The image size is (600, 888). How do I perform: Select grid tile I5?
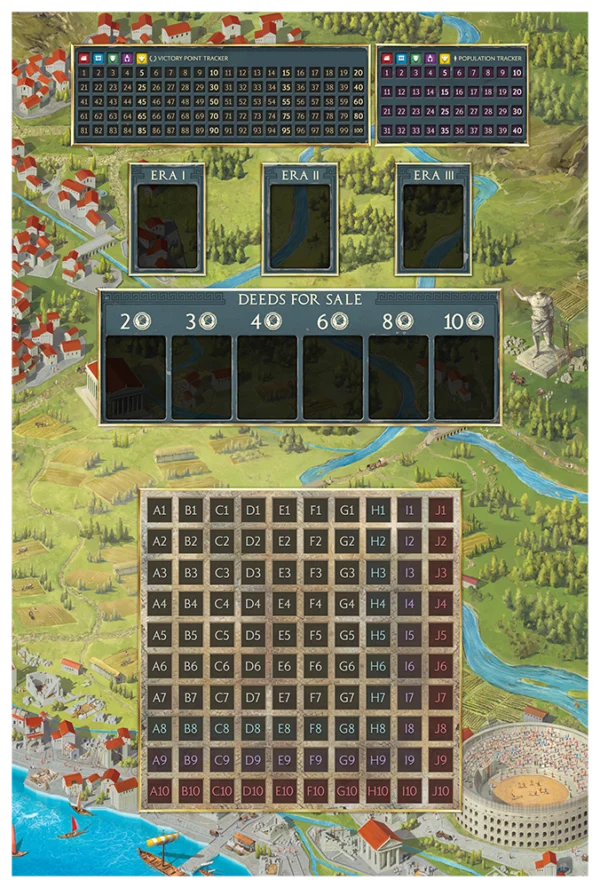(x=409, y=635)
